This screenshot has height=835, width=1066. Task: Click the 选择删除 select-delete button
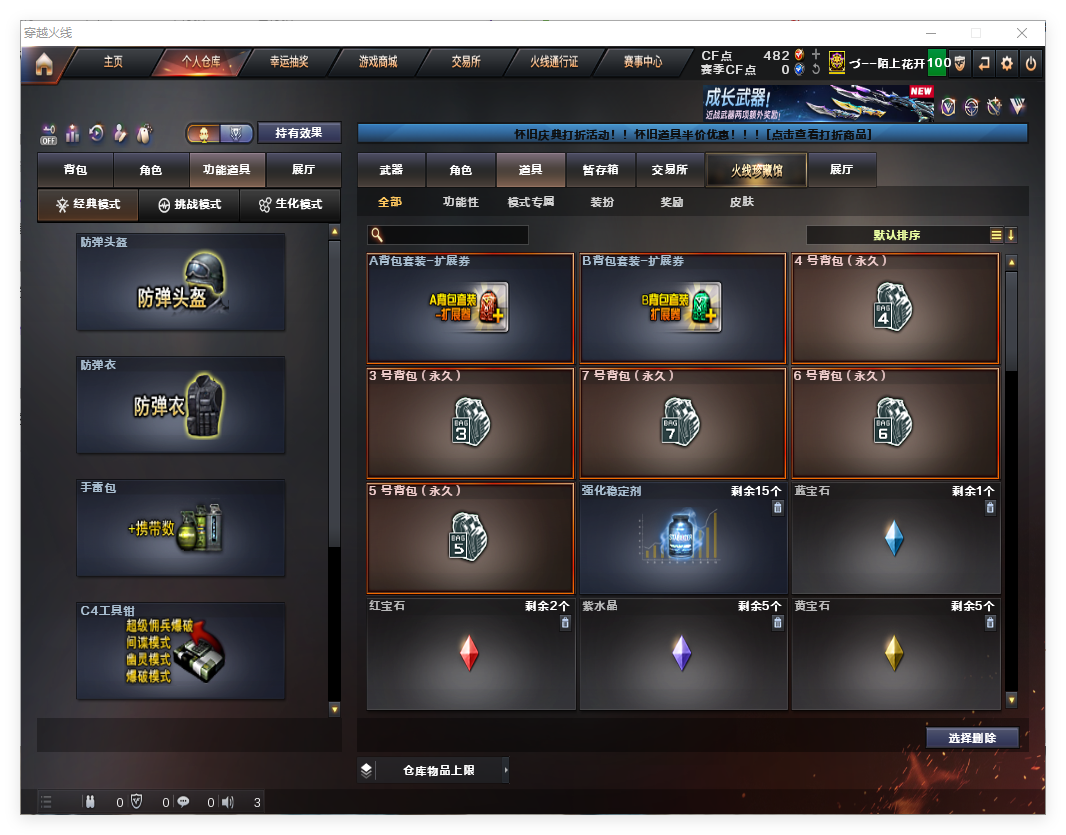[972, 738]
